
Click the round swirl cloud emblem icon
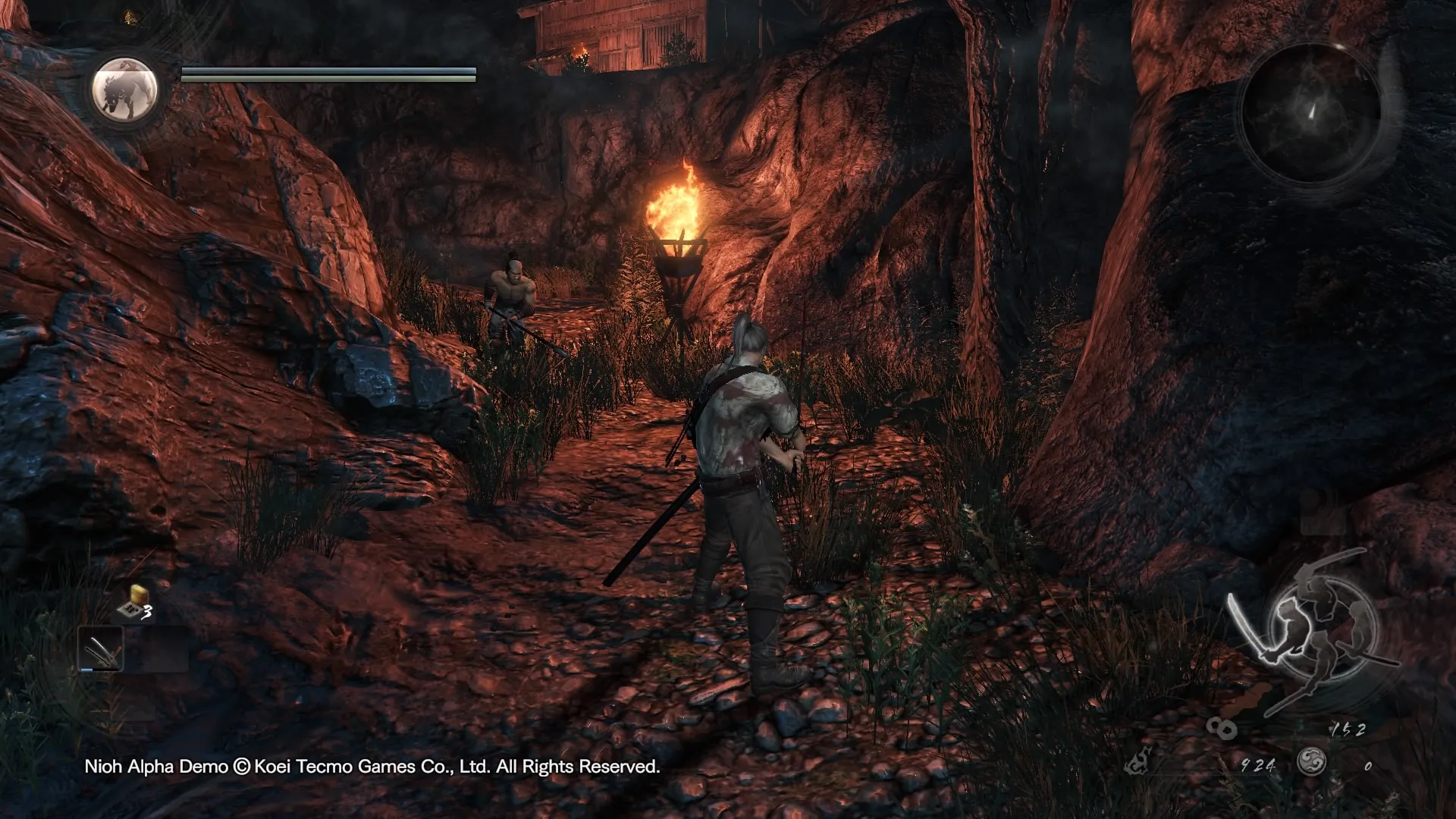(x=1311, y=761)
